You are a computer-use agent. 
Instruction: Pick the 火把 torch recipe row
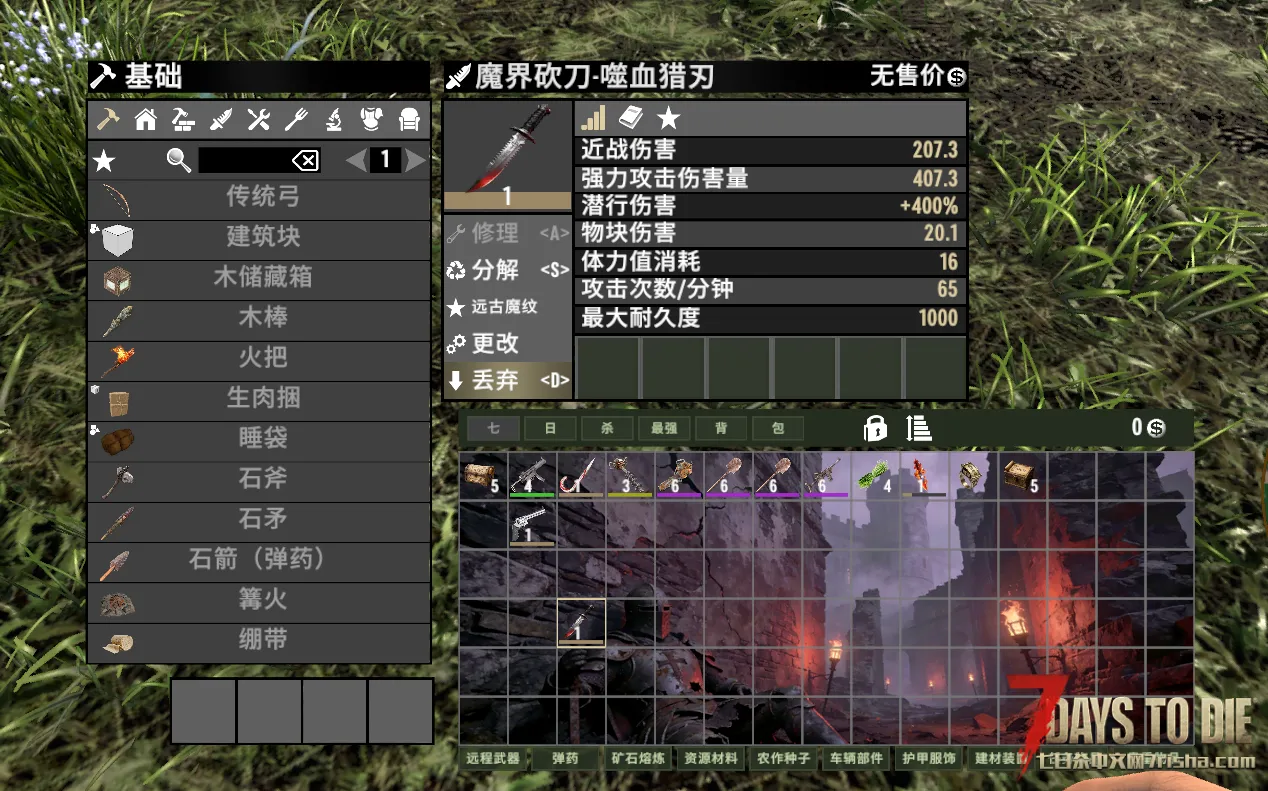(260, 358)
